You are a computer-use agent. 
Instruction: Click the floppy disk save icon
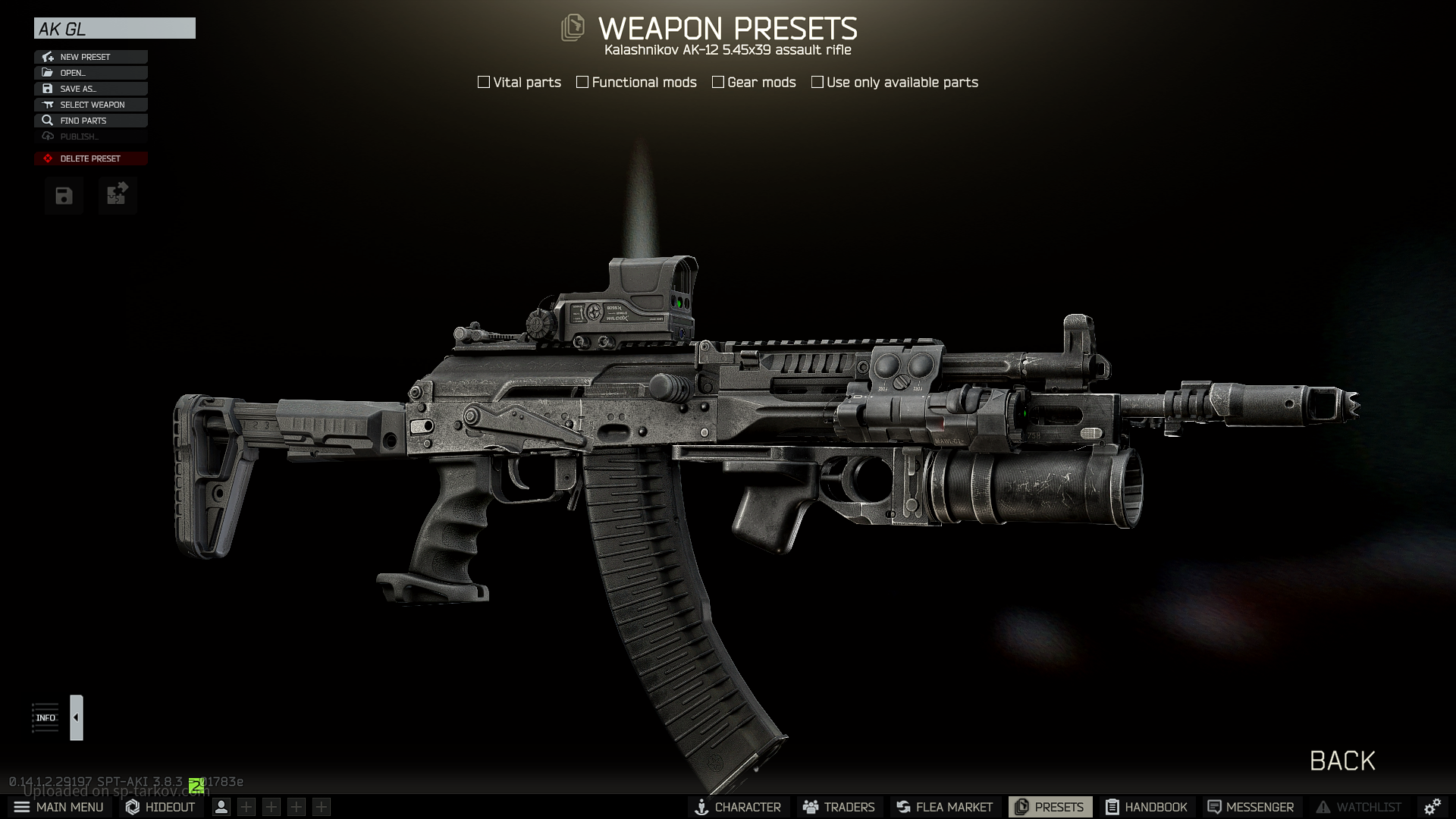(64, 196)
